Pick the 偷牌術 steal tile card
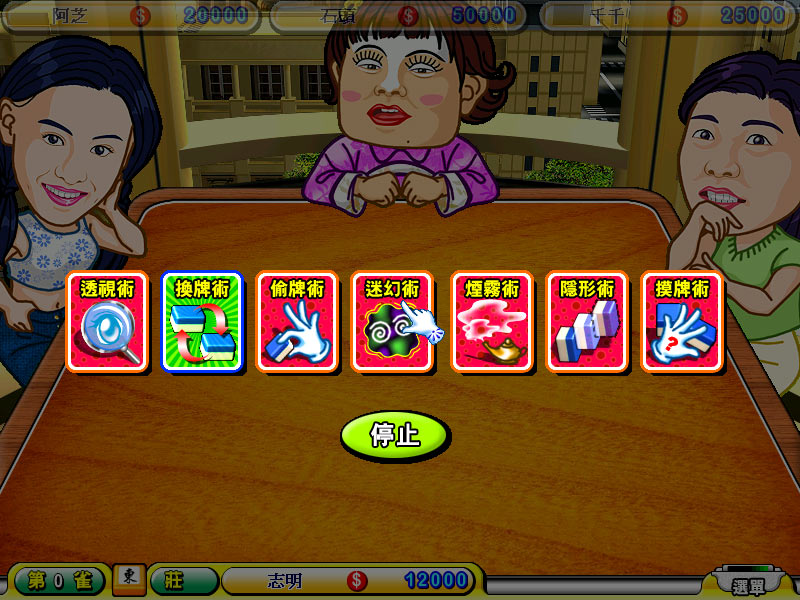This screenshot has height=600, width=800. (298, 322)
